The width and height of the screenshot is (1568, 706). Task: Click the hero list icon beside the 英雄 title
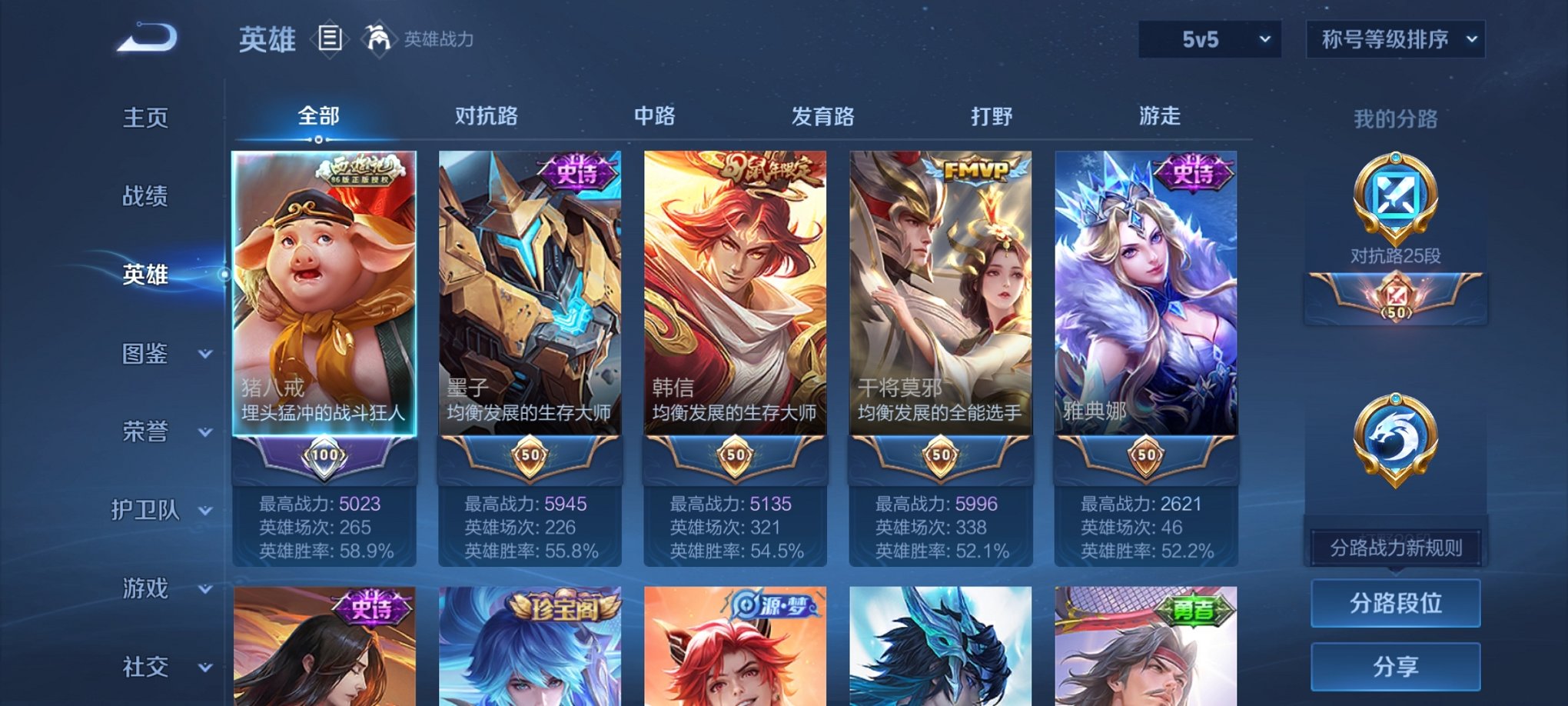(331, 38)
